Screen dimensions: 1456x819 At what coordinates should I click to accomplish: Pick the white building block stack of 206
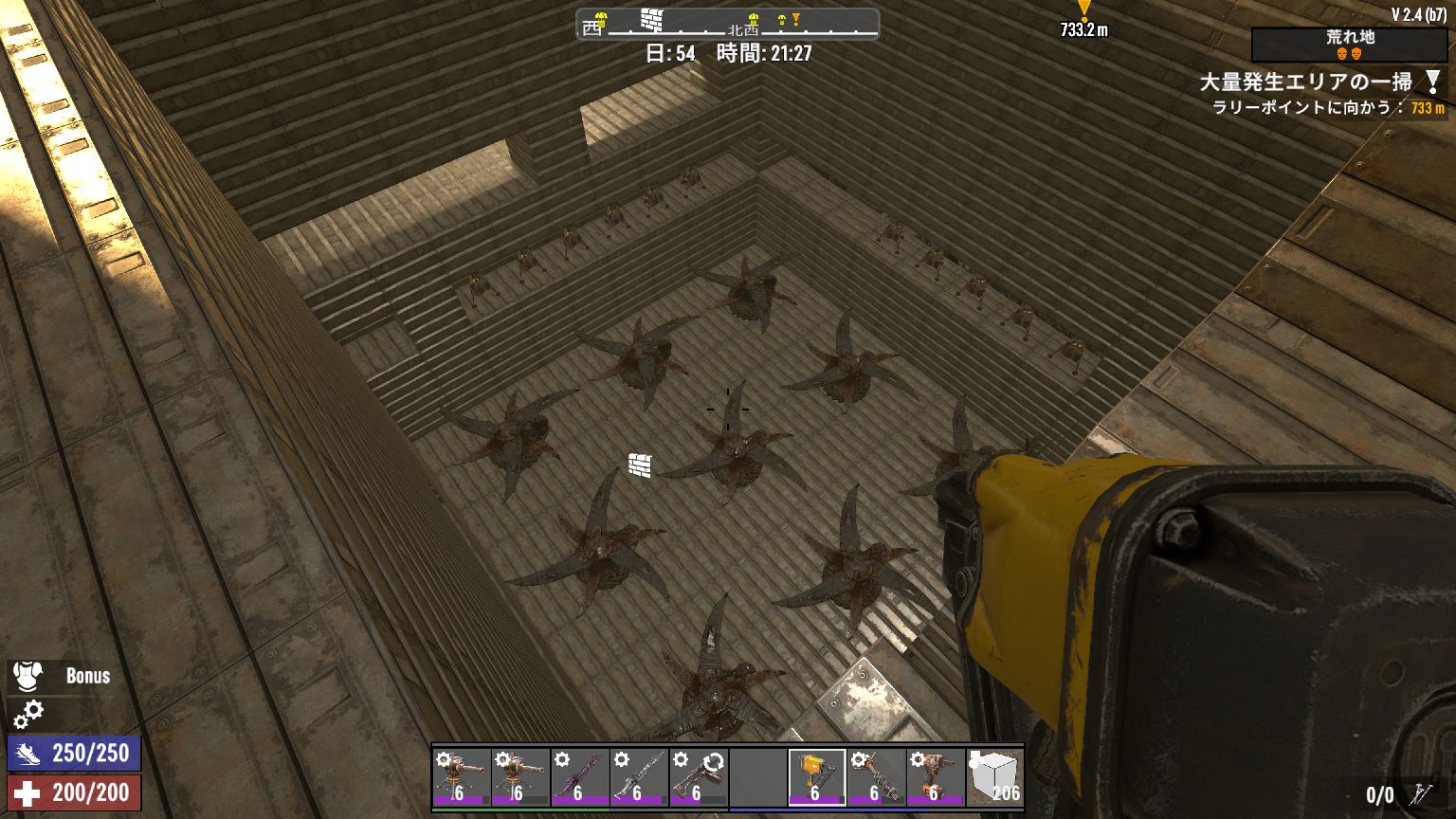(x=994, y=777)
